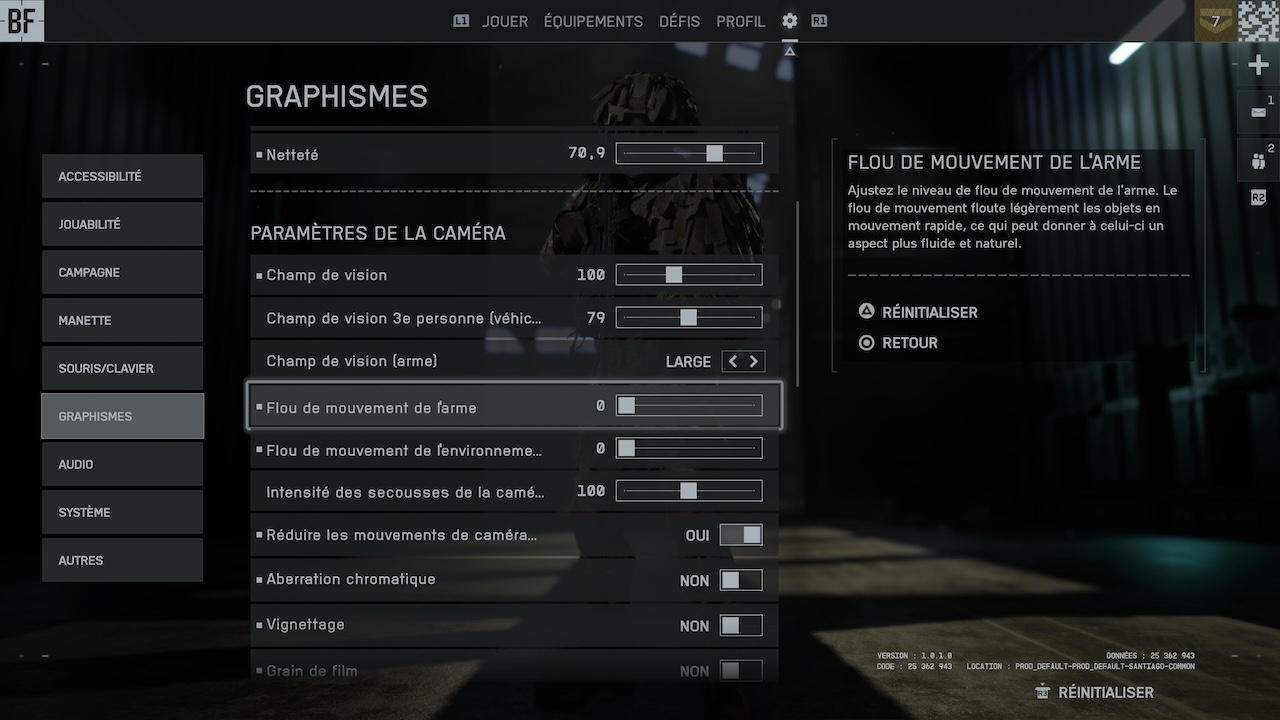Viewport: 1280px width, 720px height.
Task: Open the SYSTÈME settings section
Action: coord(122,512)
